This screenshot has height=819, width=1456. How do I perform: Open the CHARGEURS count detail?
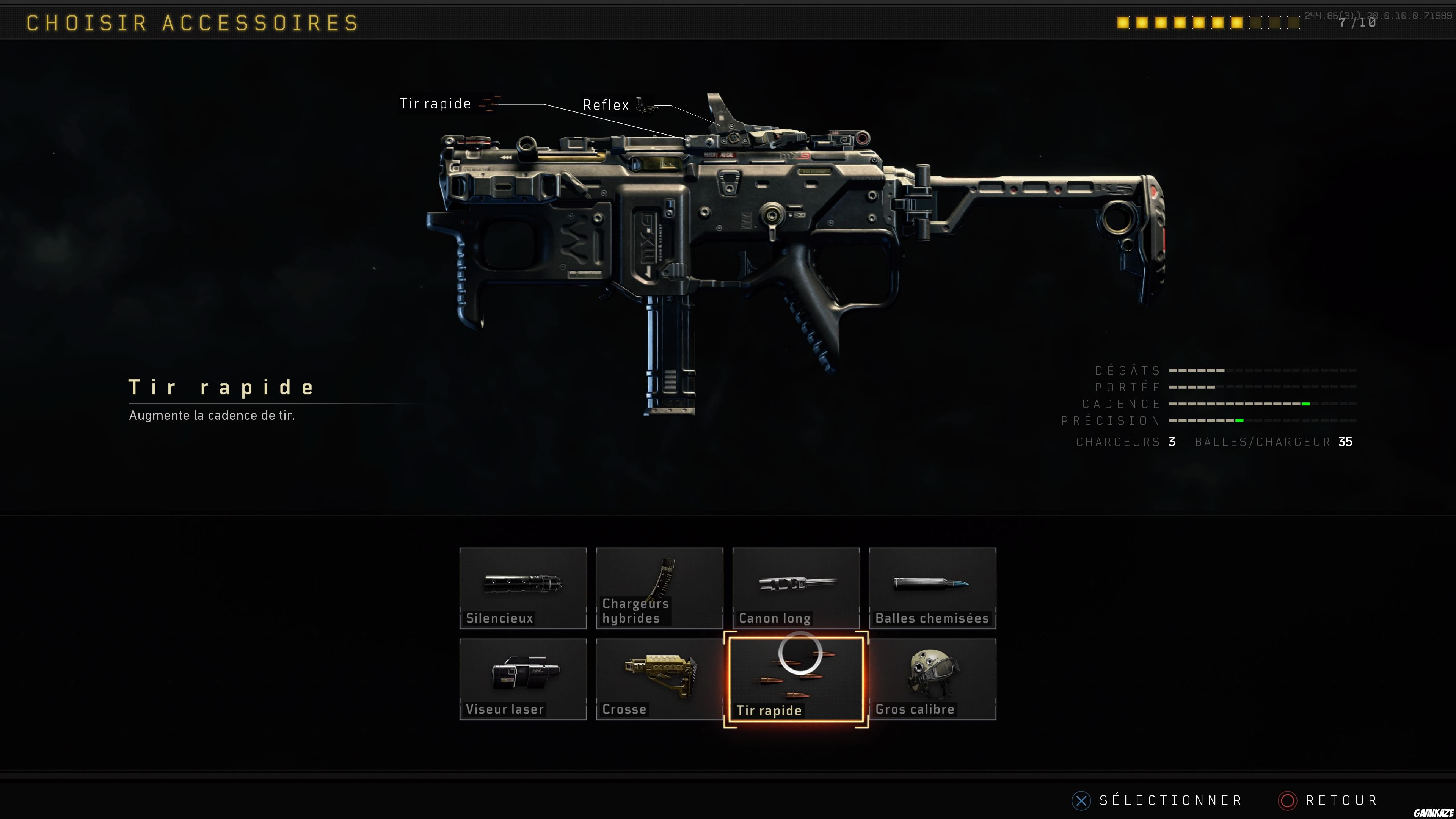[1125, 441]
